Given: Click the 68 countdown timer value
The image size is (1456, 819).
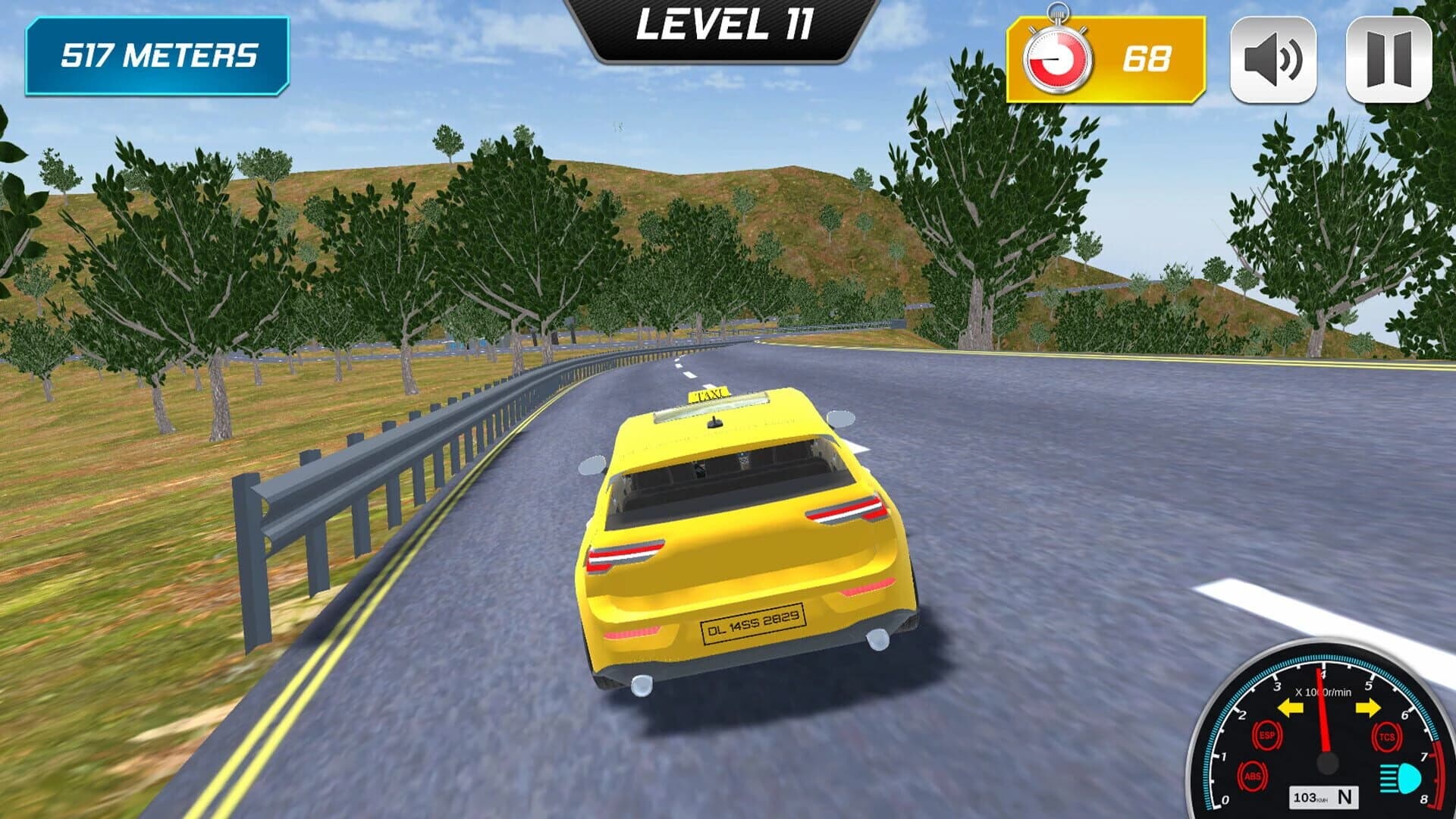Looking at the screenshot, I should tap(1147, 59).
